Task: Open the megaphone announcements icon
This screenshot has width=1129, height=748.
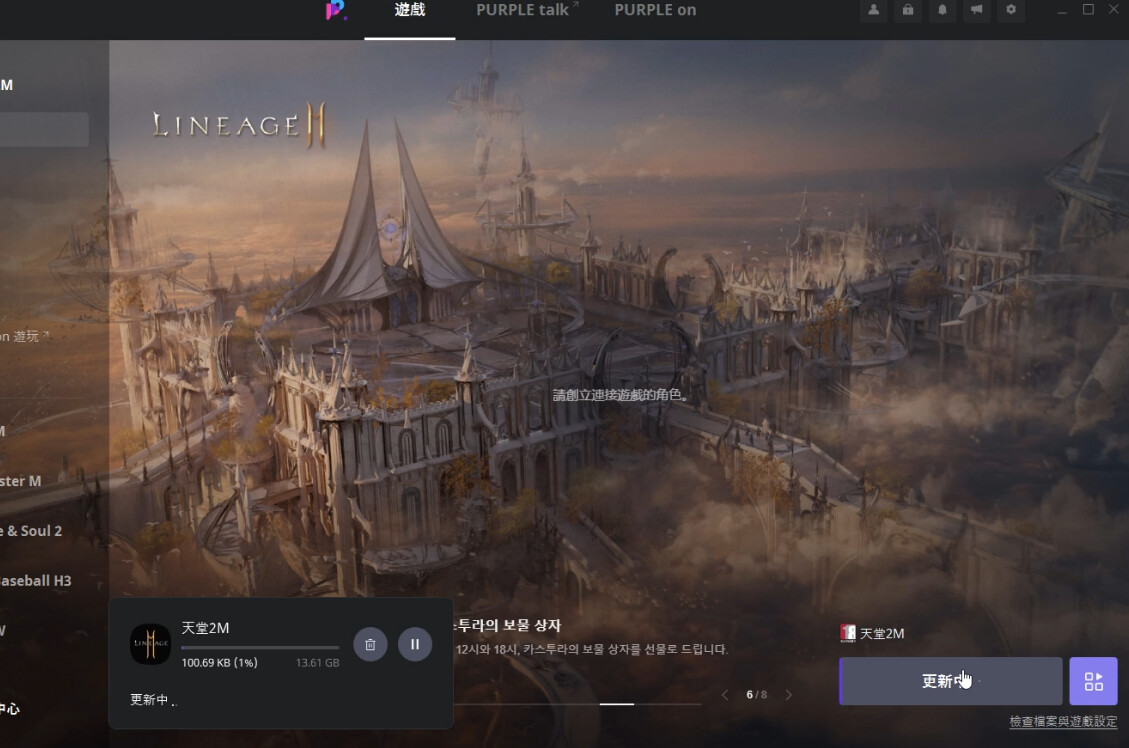Action: tap(976, 10)
